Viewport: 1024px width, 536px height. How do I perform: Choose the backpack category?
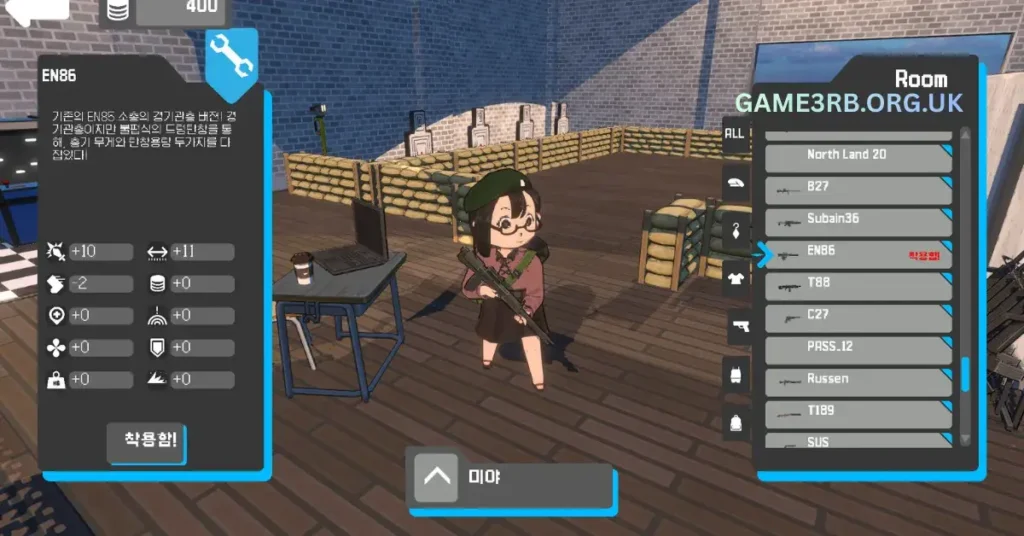pos(735,421)
